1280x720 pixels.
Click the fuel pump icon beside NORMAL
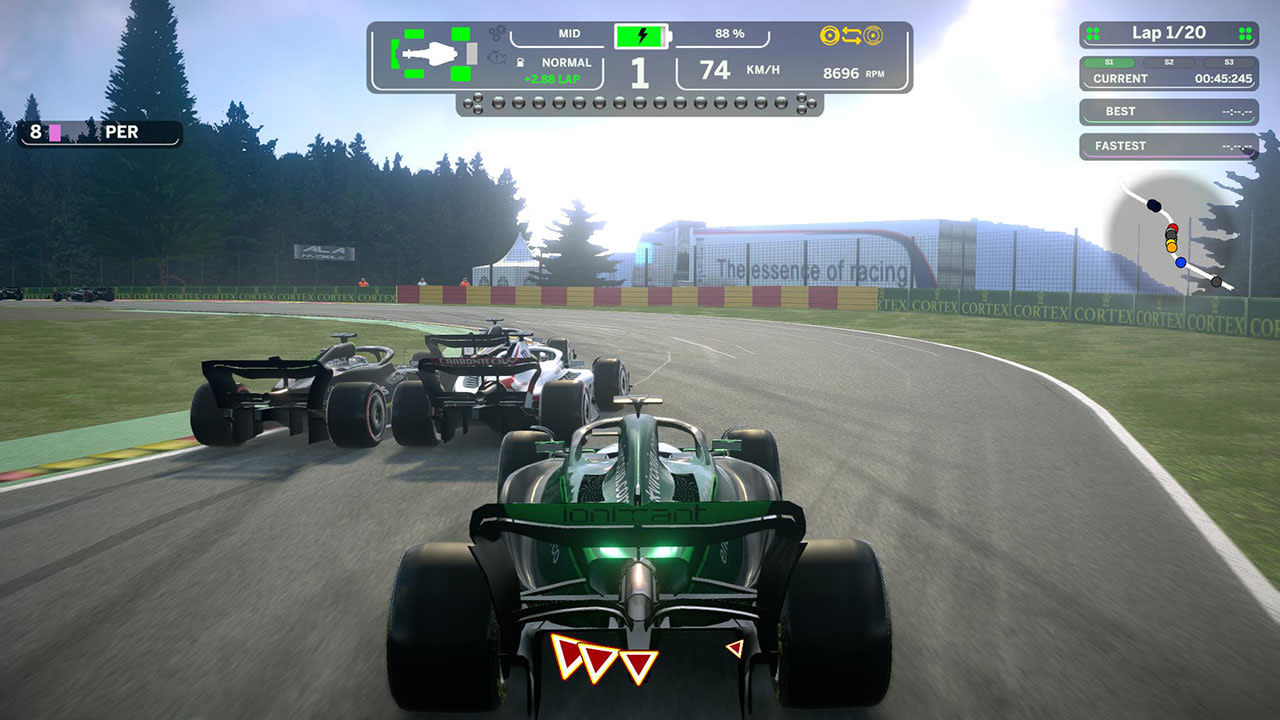pyautogui.click(x=520, y=62)
